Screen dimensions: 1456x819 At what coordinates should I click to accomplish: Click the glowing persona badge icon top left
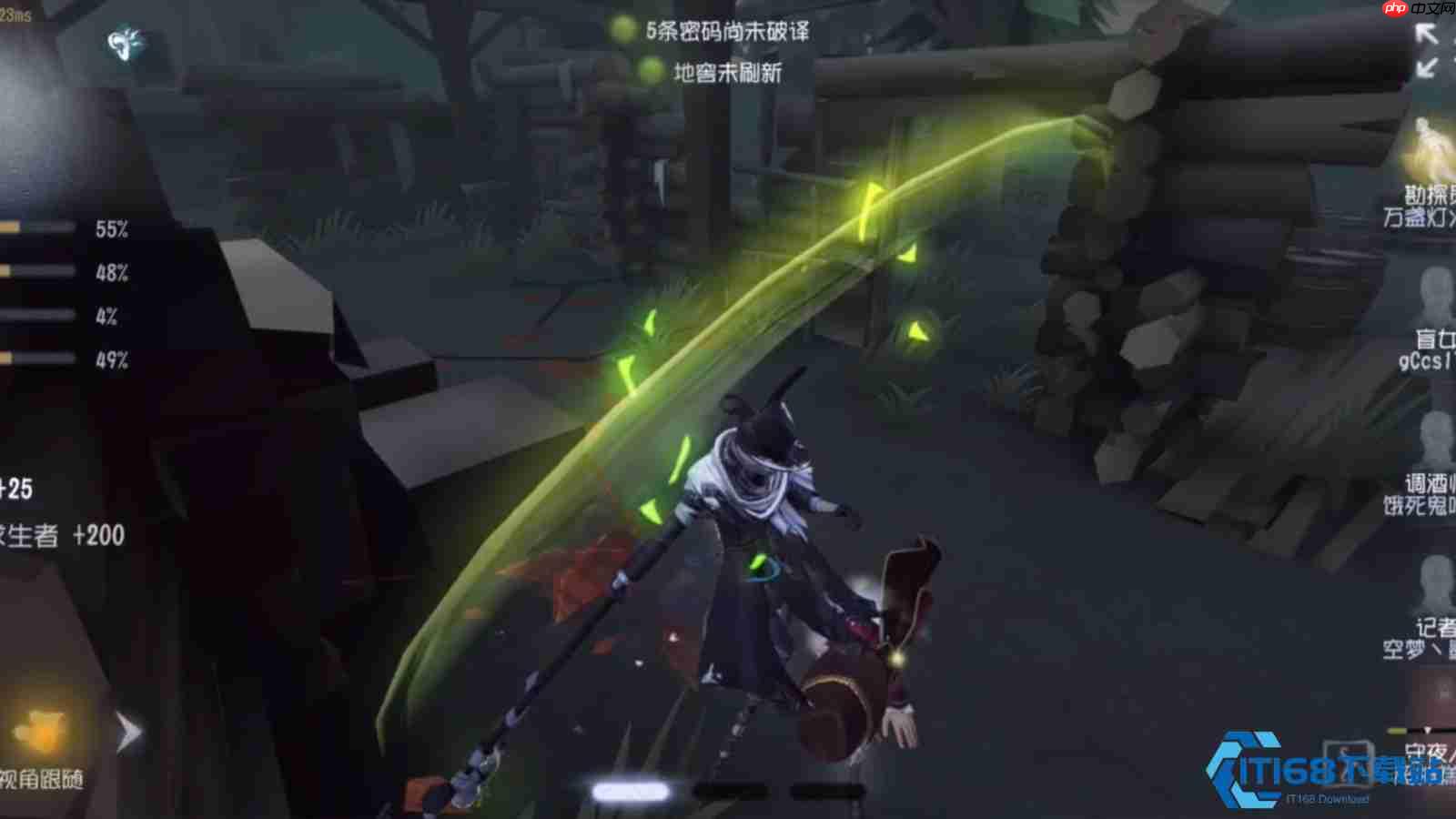point(123,44)
